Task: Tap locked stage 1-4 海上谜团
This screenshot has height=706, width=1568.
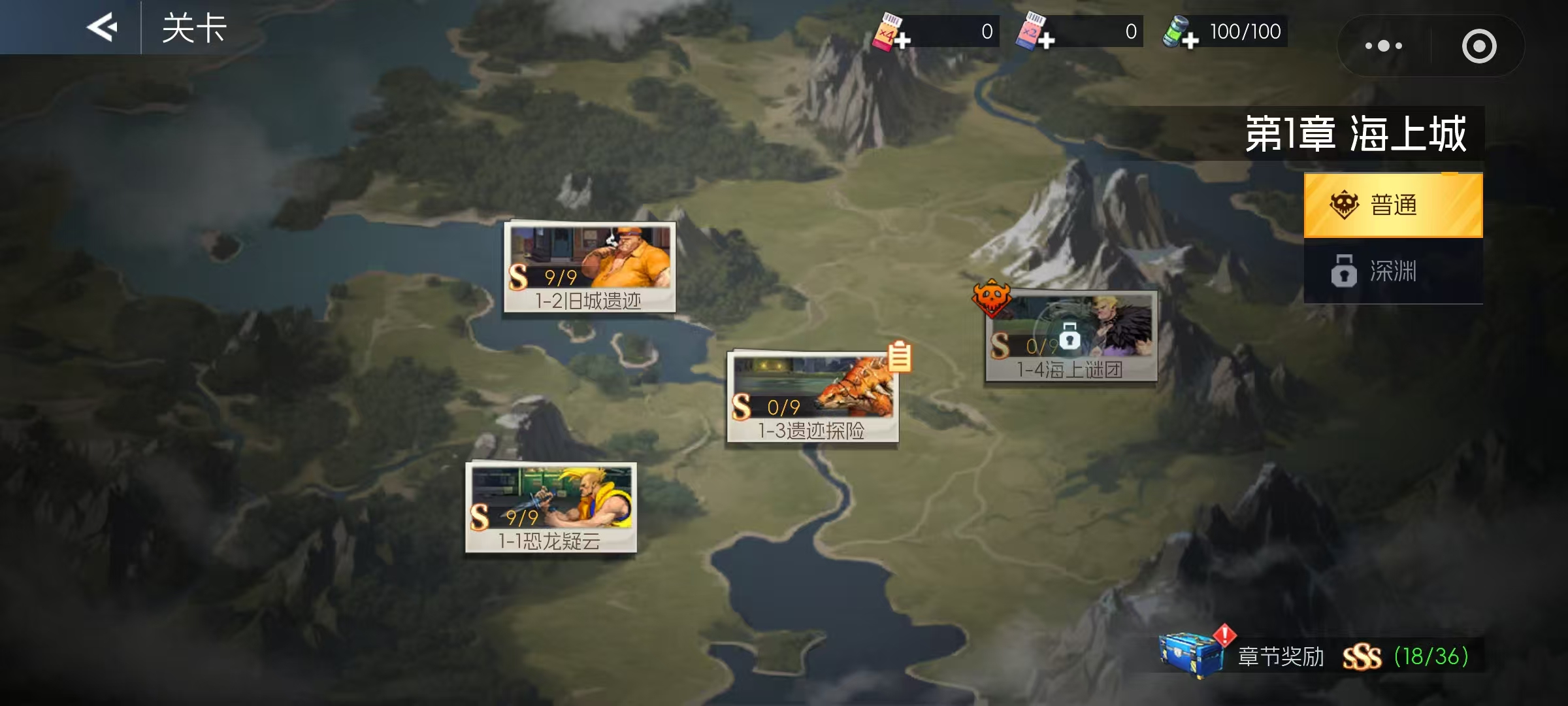Action: 1071,336
